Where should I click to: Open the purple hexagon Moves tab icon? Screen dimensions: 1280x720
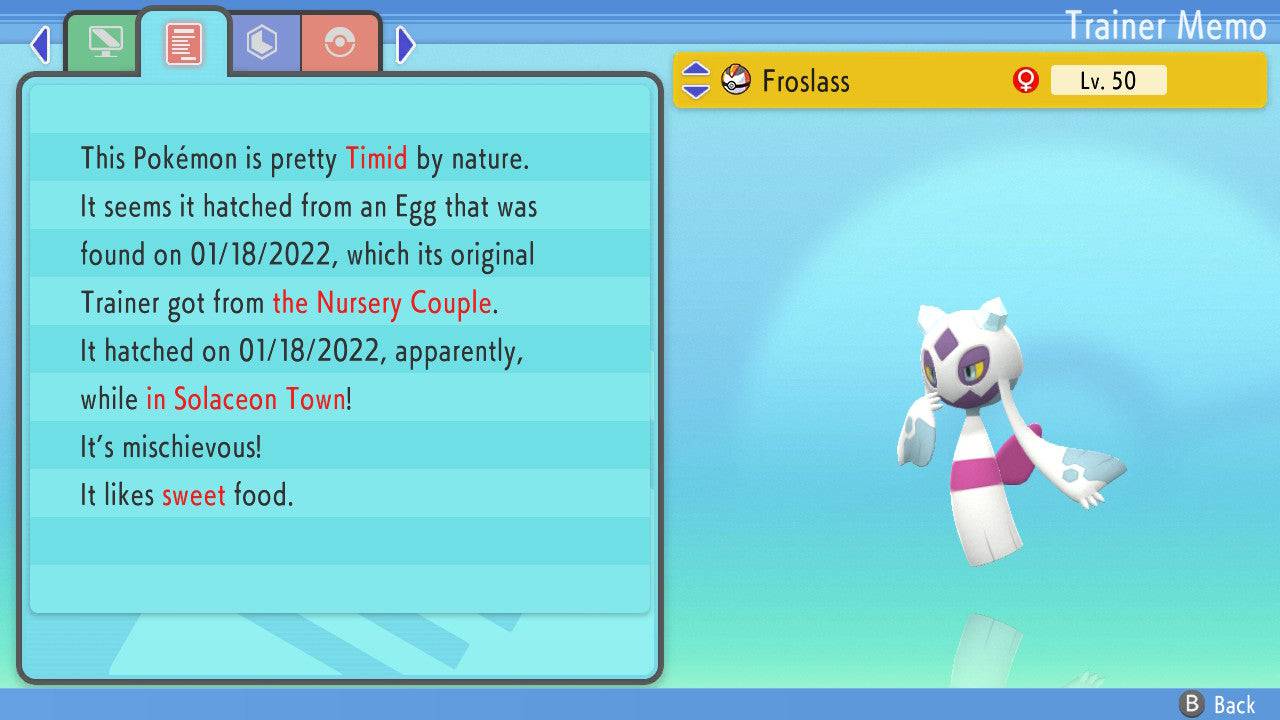click(x=263, y=42)
